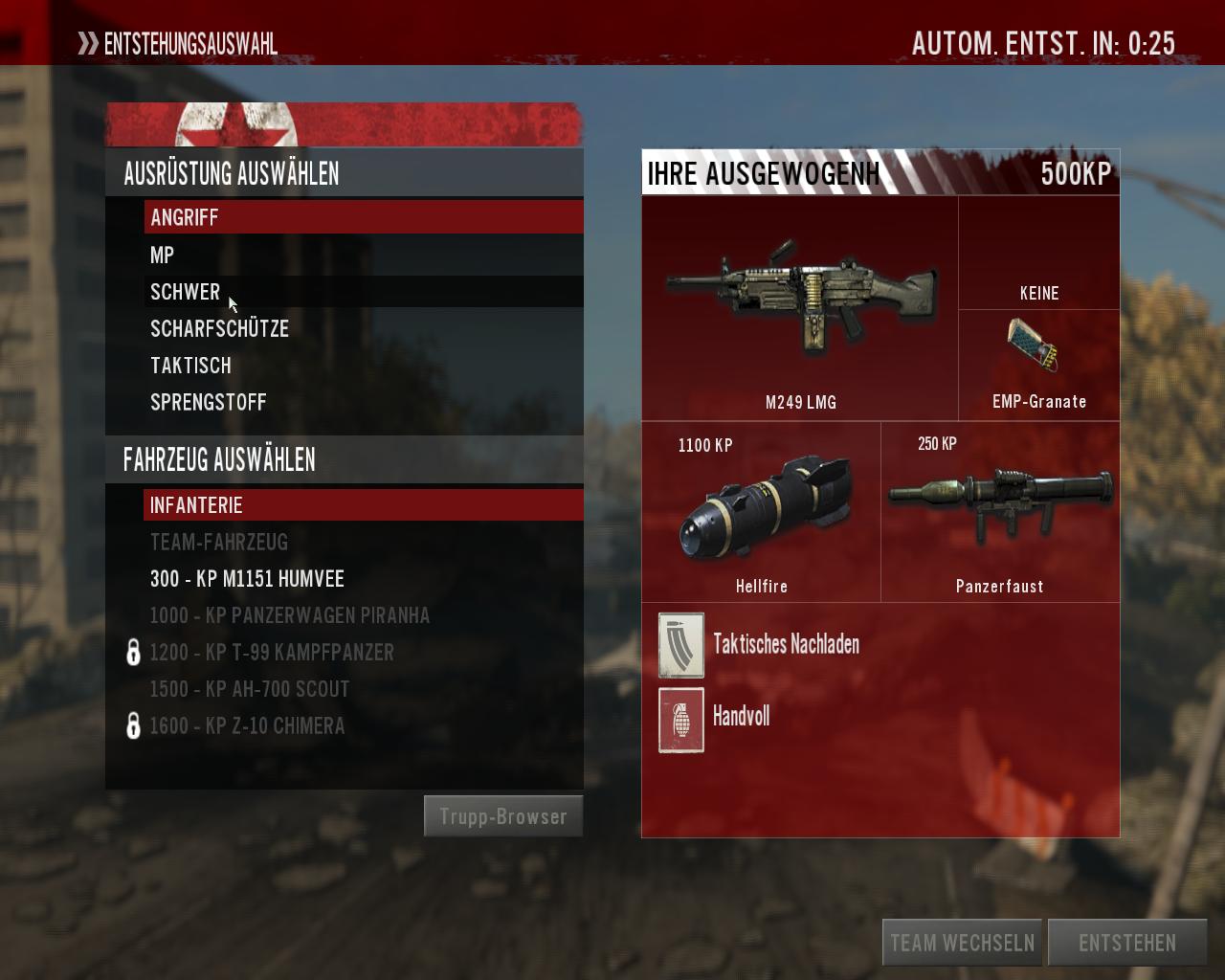Open the Trupp-Browser
This screenshot has height=980, width=1225.
click(x=502, y=815)
